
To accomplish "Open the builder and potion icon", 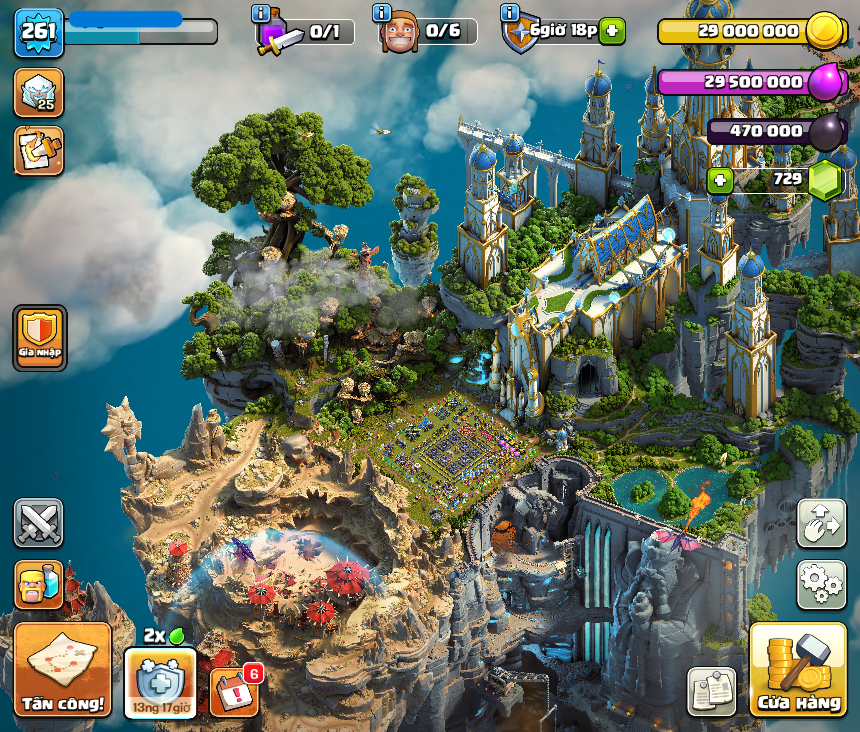I will pyautogui.click(x=39, y=585).
